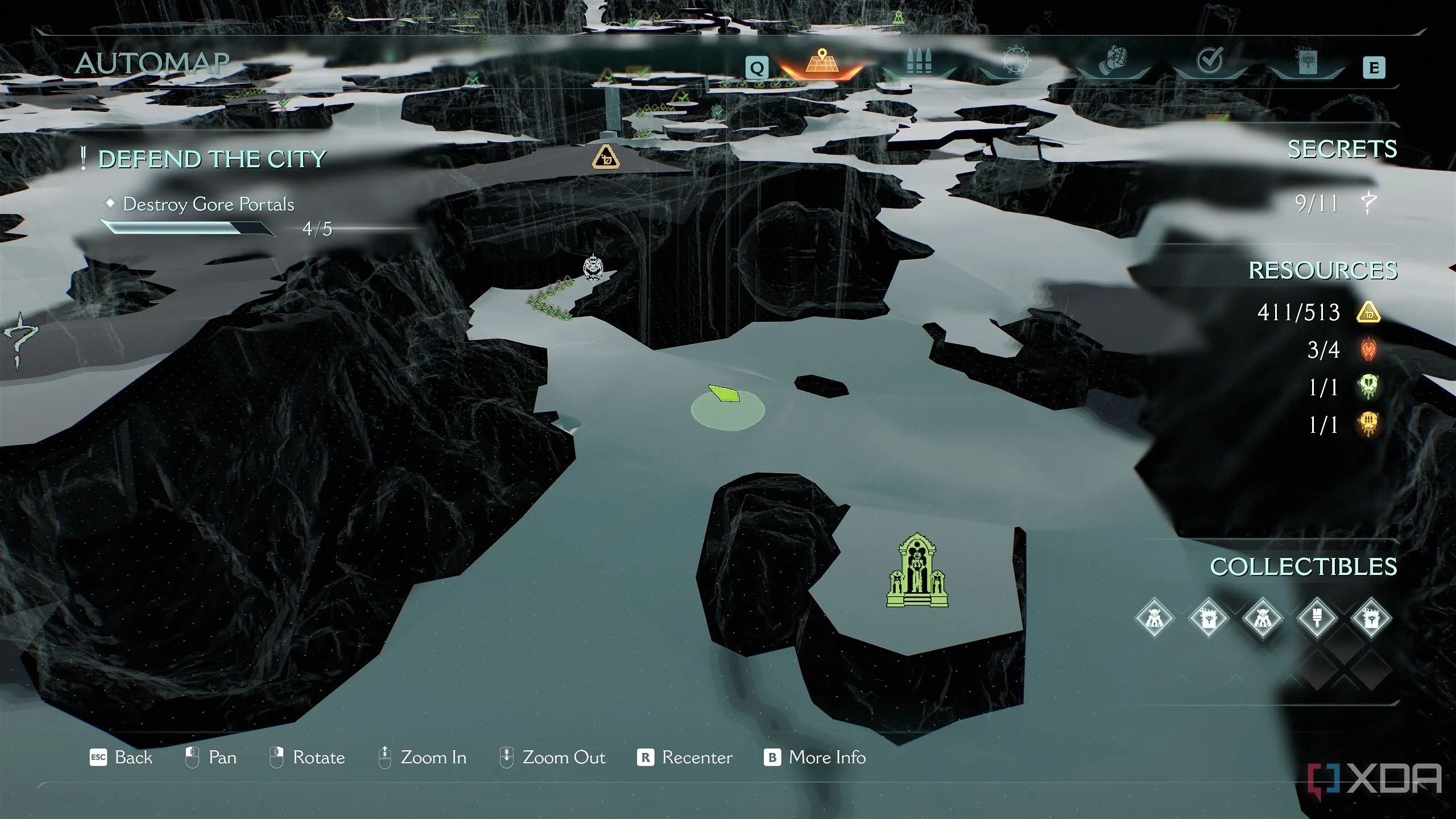Click the green shrine marker on map
Viewport: 1456px width, 819px height.
917,570
